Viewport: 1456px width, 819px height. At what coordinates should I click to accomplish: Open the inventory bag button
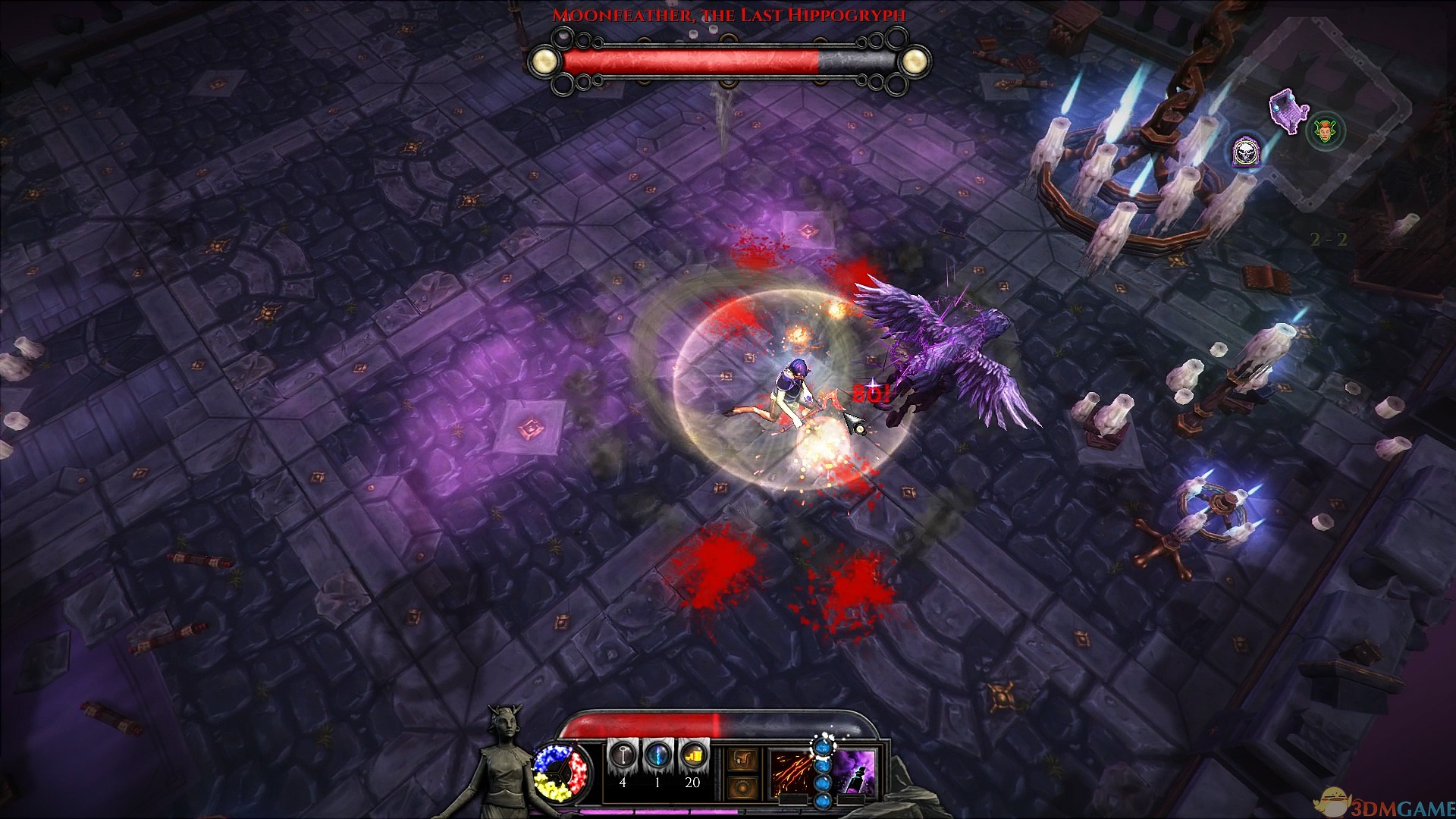(742, 759)
